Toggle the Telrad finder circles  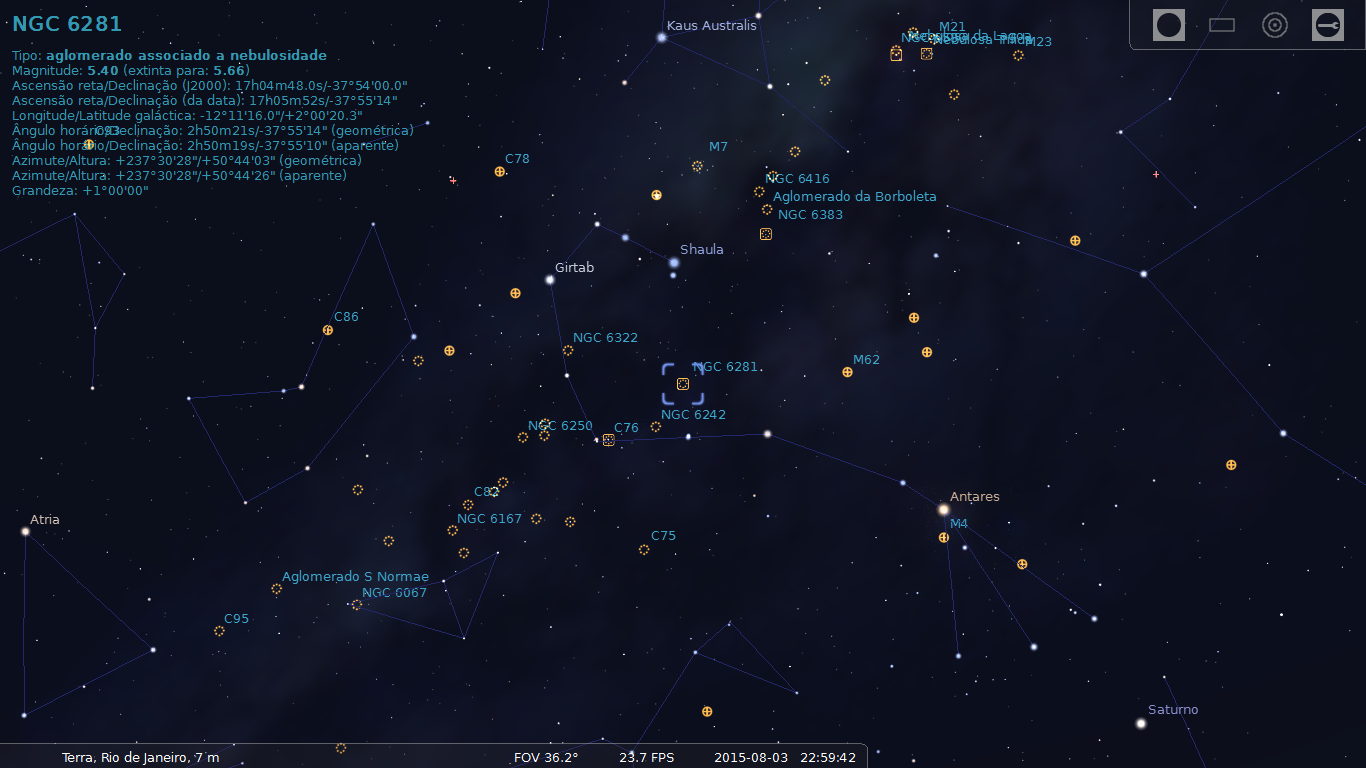click(x=1275, y=25)
